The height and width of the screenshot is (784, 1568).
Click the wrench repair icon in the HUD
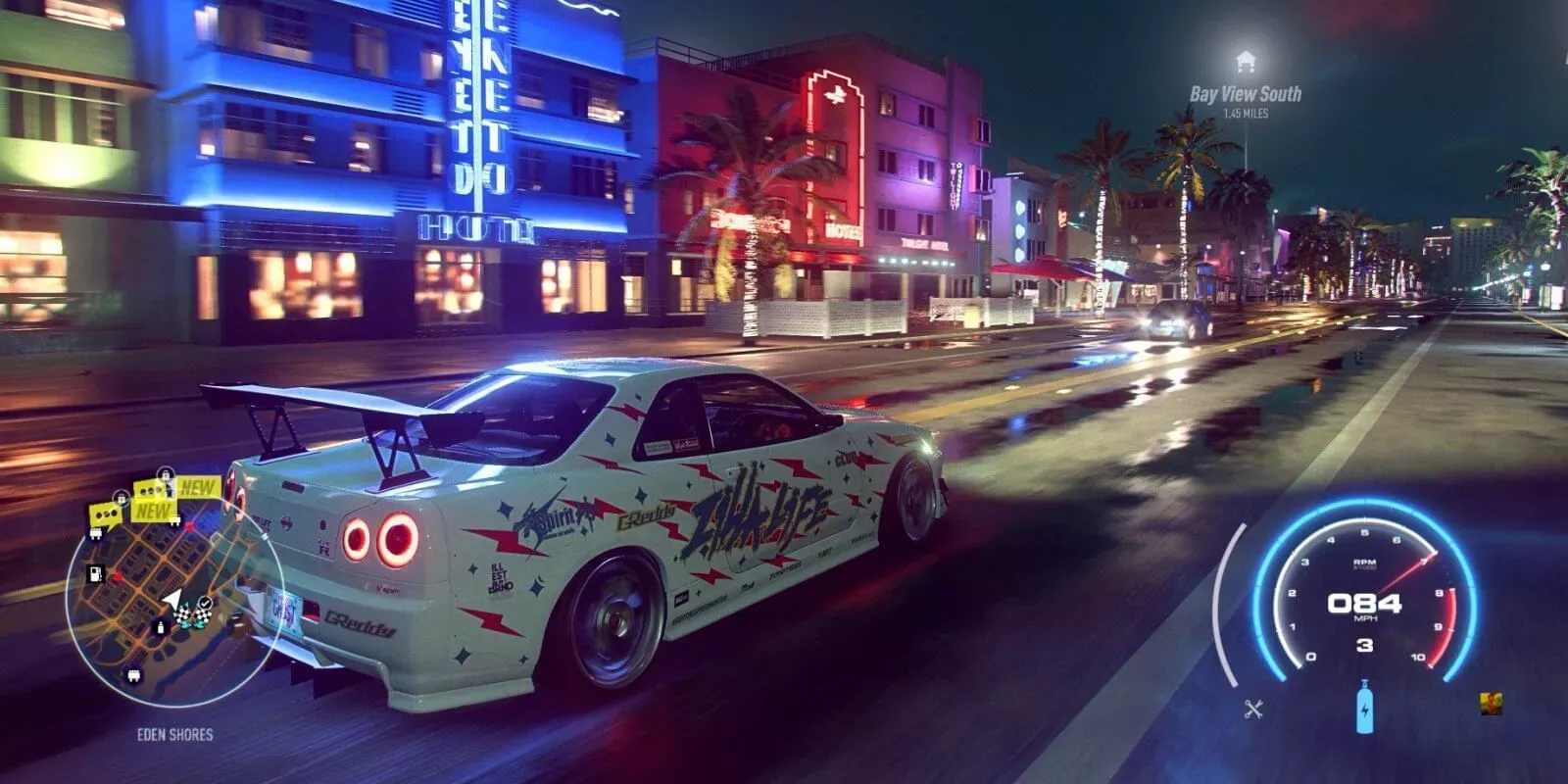click(1253, 709)
